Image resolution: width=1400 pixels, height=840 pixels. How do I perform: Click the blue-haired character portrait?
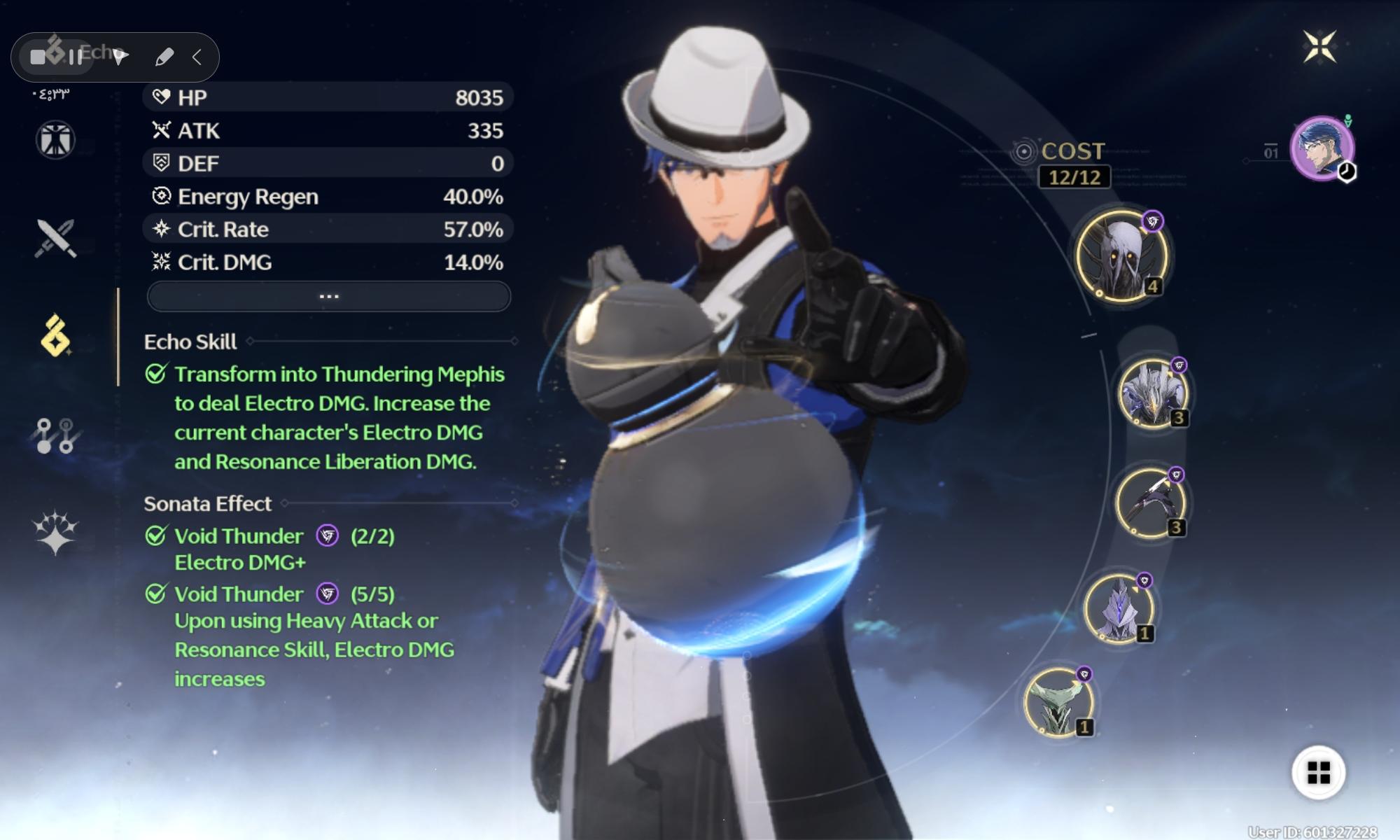point(1322,148)
